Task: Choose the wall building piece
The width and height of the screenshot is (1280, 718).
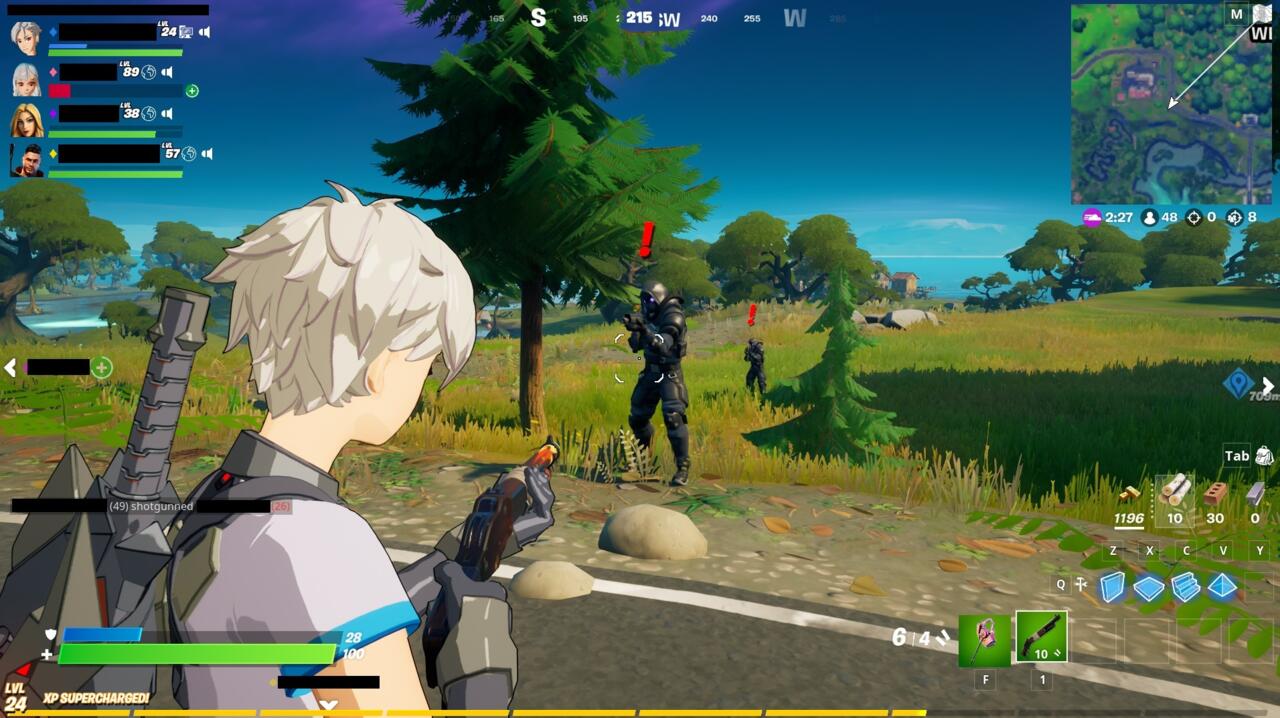Action: (x=1112, y=587)
